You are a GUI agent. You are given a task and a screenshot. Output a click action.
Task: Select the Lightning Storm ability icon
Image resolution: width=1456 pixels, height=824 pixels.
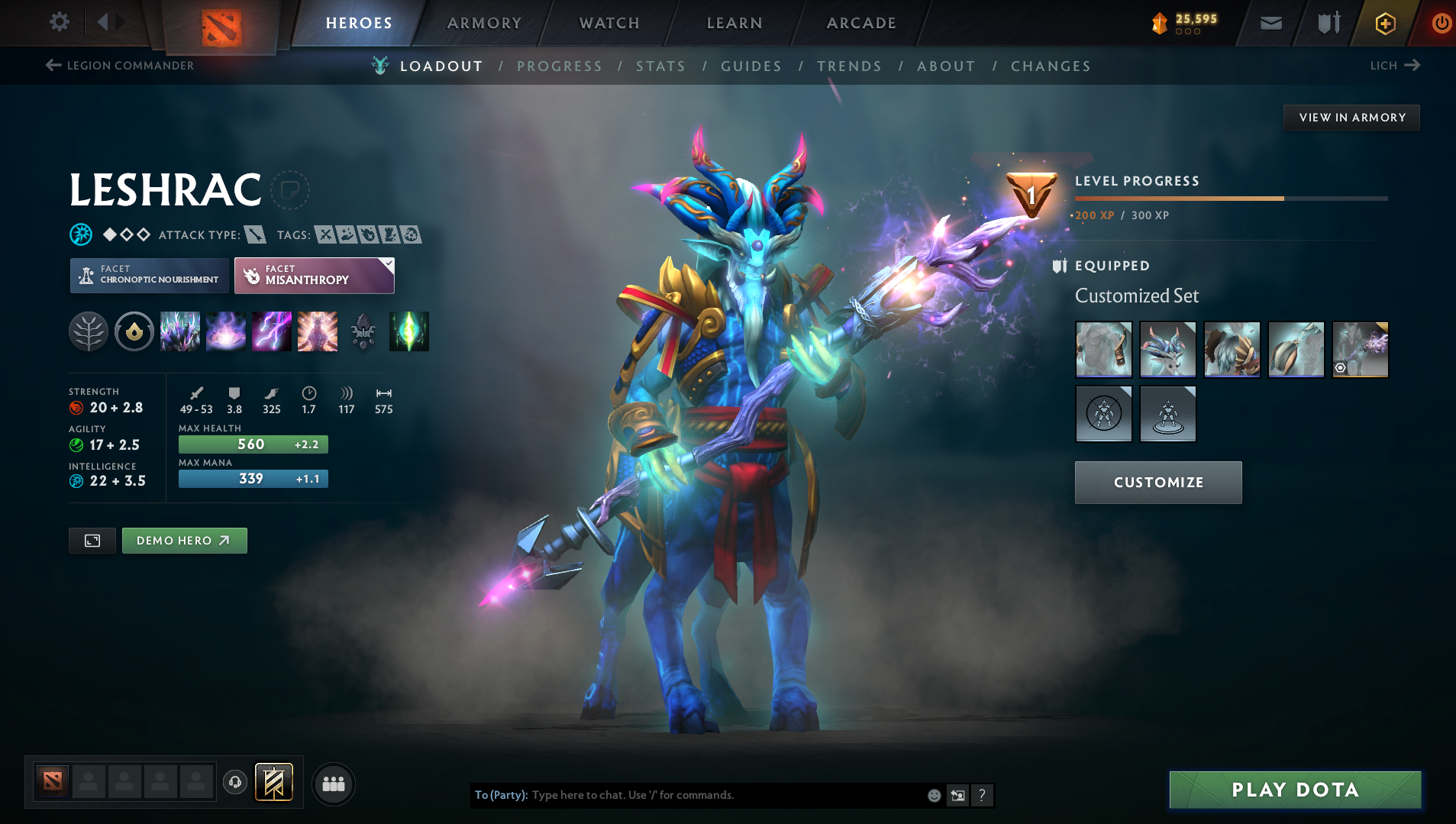272,331
